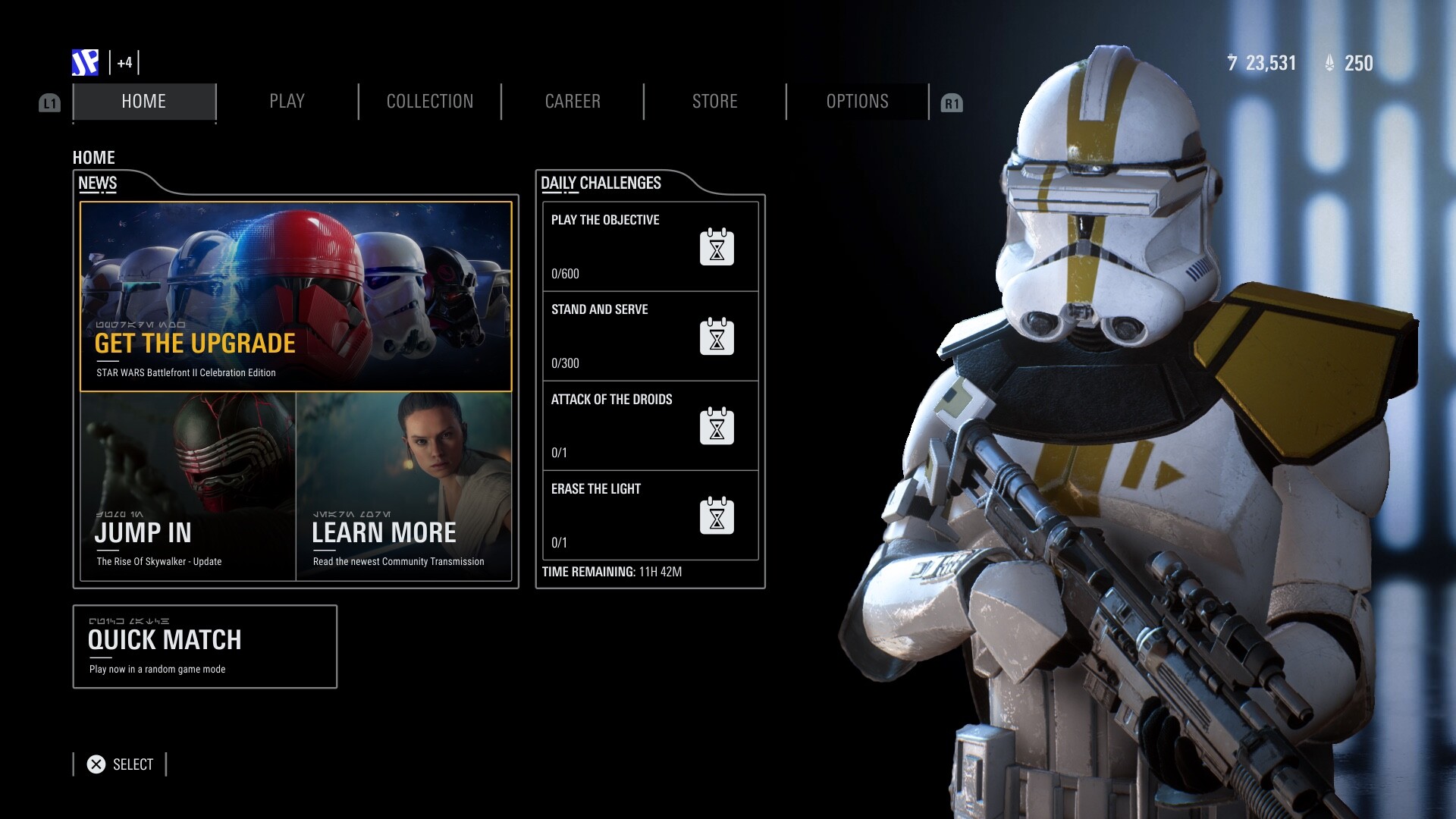
Task: Open the Store tab
Action: pyautogui.click(x=714, y=102)
